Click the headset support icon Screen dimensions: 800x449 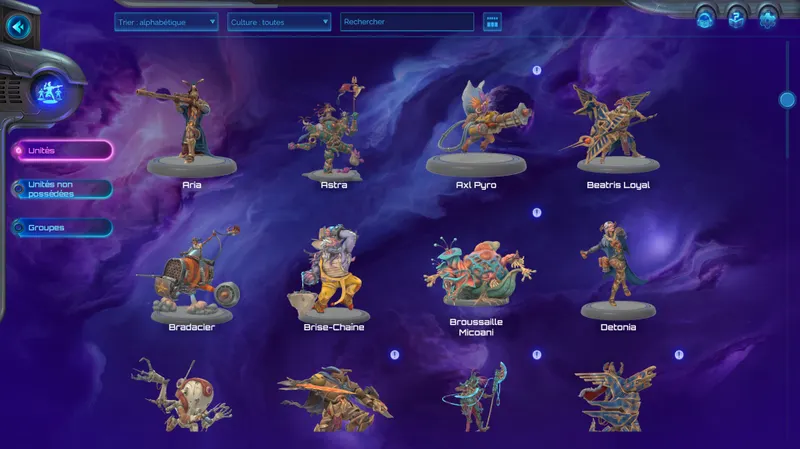tap(705, 17)
